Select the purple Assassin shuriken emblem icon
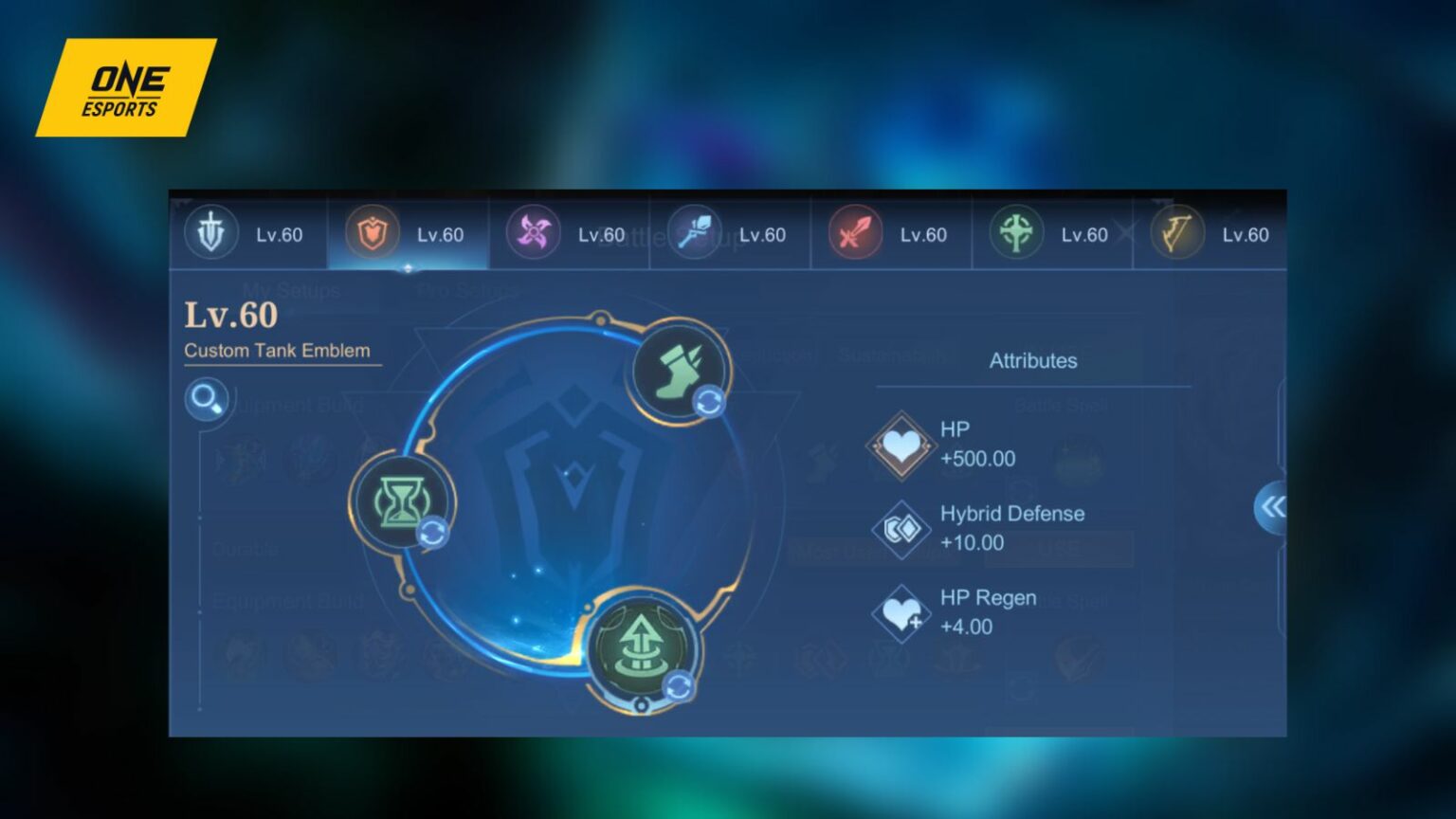The height and width of the screenshot is (819, 1456). [x=533, y=233]
